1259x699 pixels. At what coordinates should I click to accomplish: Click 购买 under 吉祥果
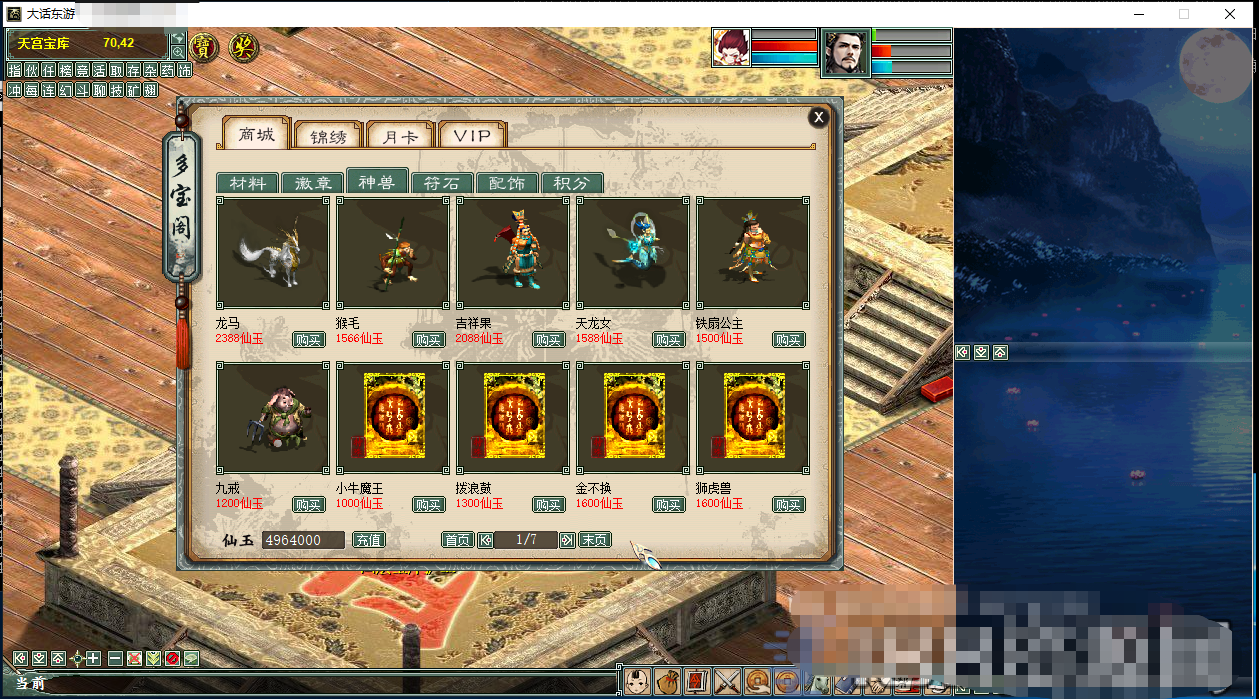pos(548,340)
